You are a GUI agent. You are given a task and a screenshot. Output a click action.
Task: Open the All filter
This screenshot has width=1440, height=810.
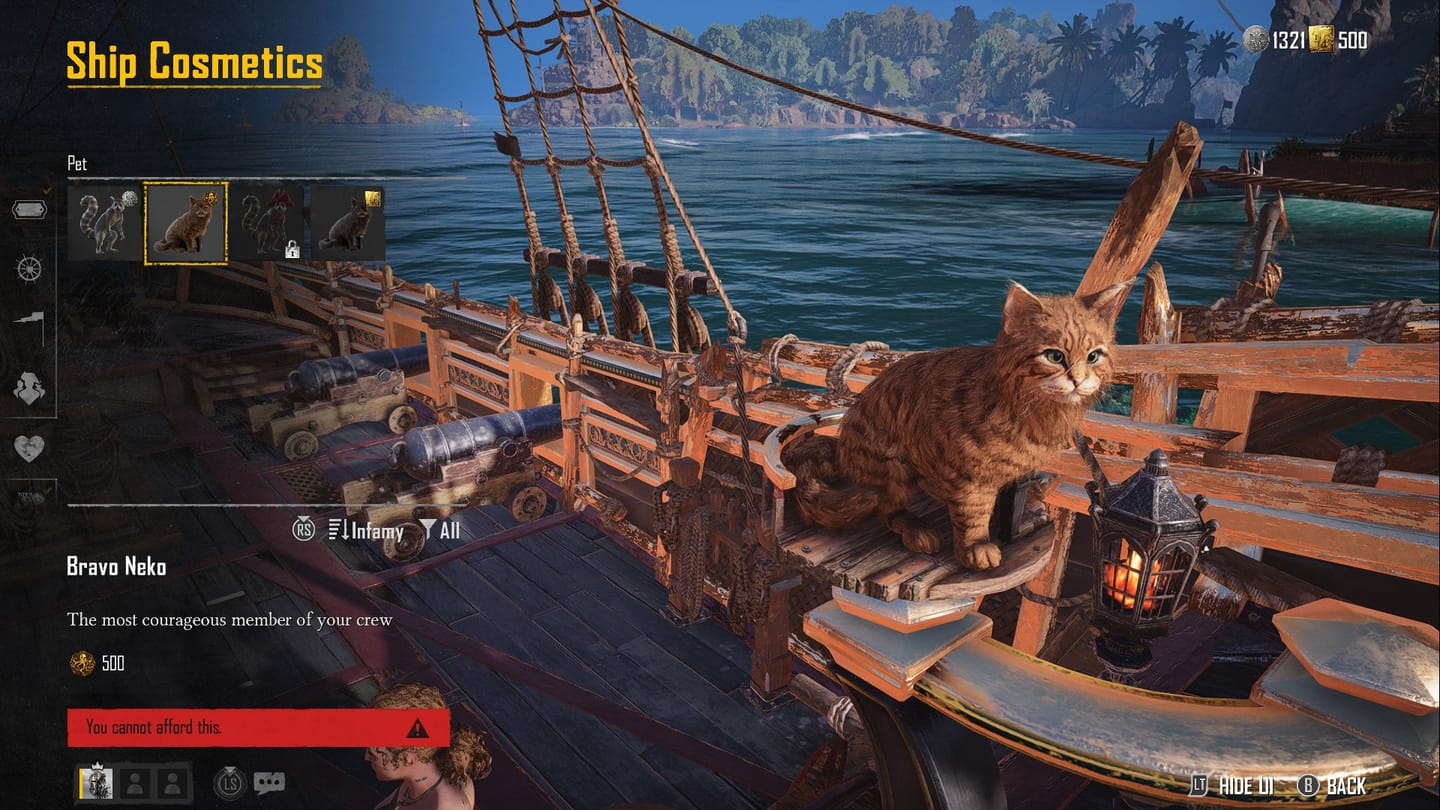440,530
